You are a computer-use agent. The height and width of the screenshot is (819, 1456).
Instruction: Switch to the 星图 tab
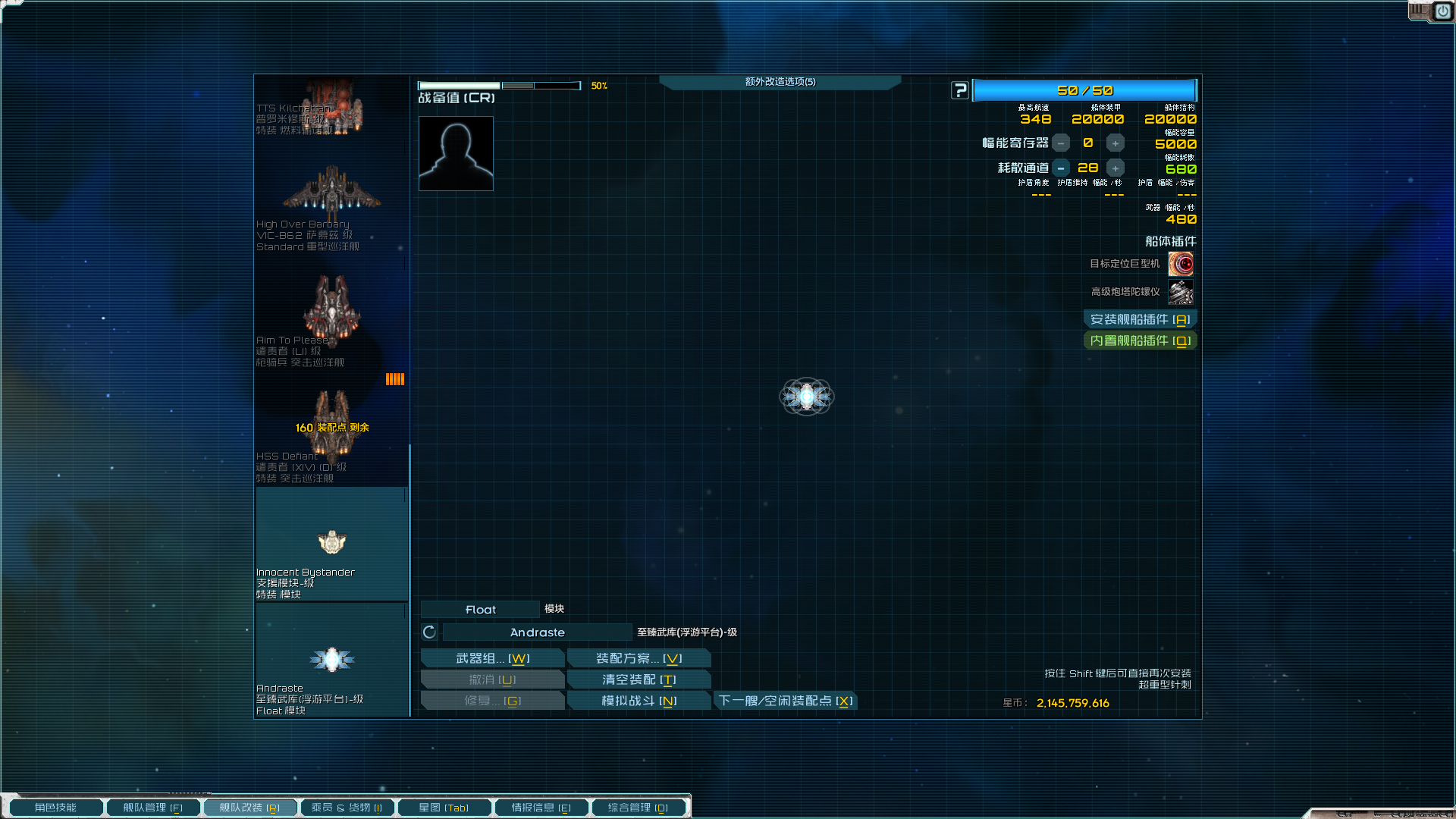point(444,807)
